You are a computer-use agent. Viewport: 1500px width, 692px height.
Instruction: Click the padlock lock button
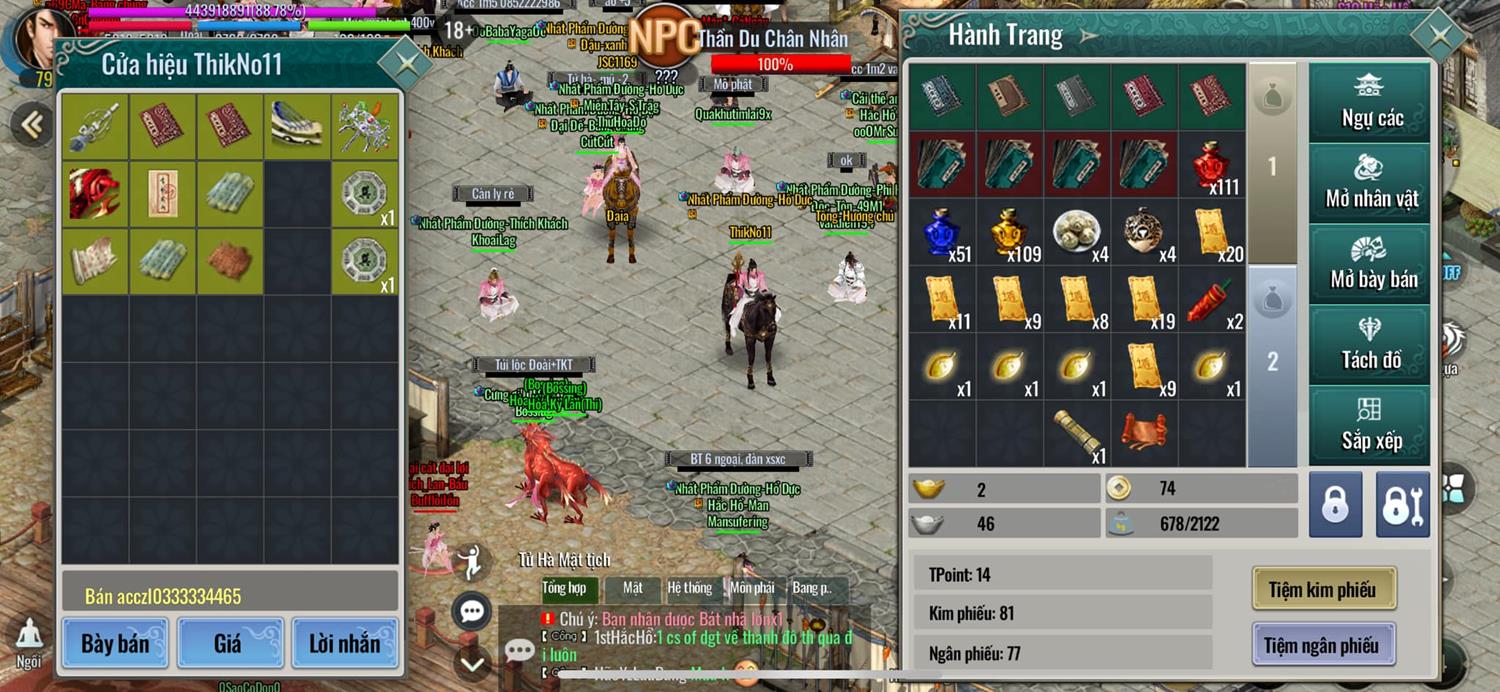point(1335,505)
